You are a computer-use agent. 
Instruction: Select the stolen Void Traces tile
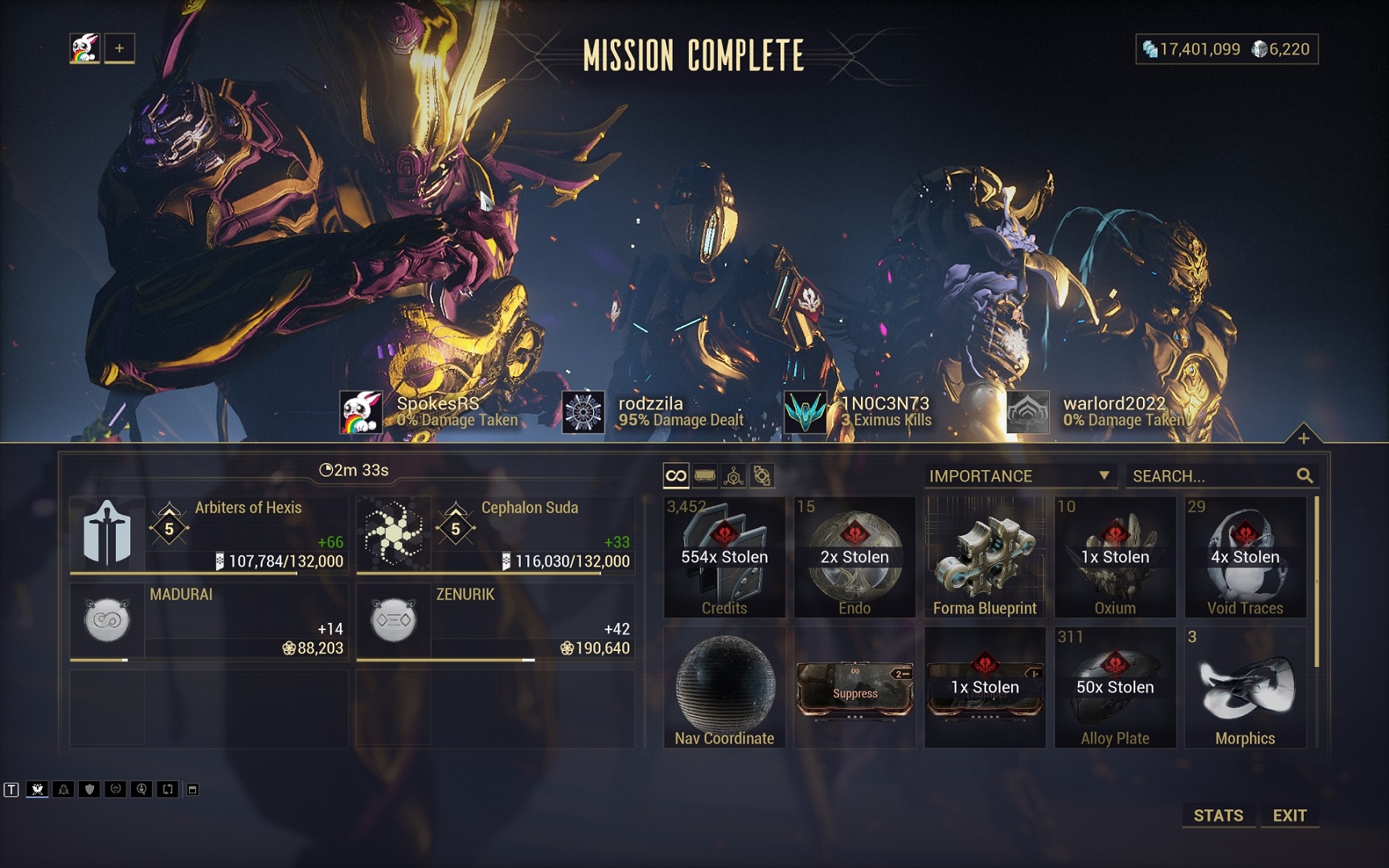click(1245, 557)
